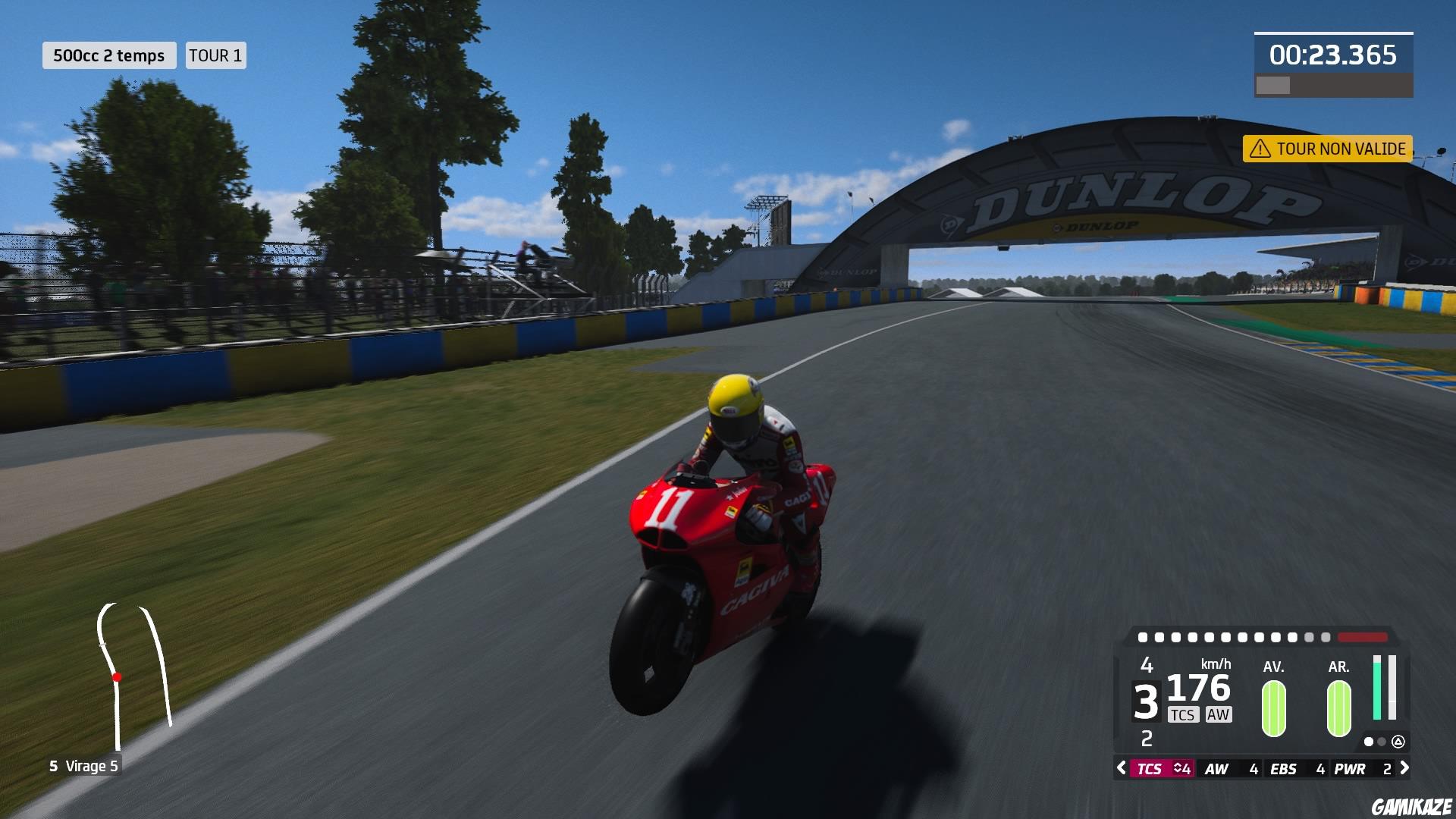Click the TCS indicator badge under the speedometer

pyautogui.click(x=1183, y=714)
